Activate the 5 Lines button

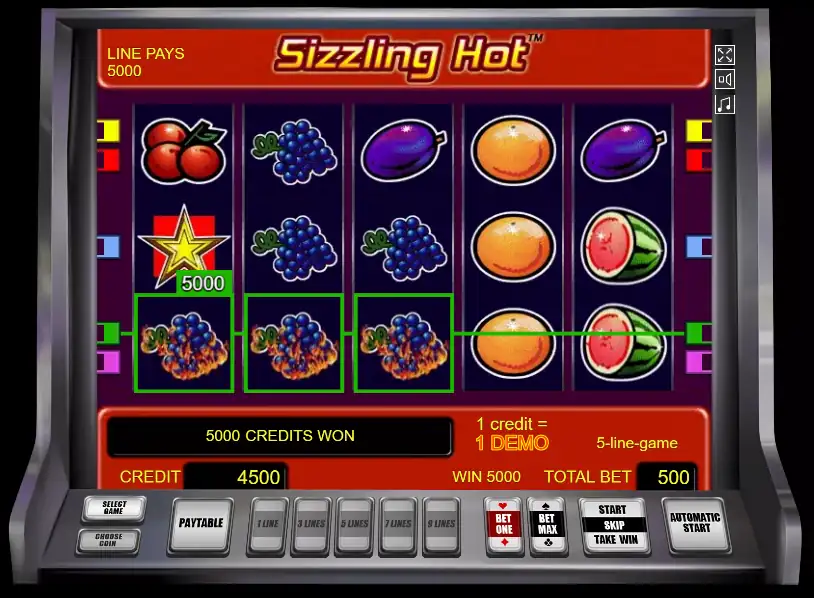[x=355, y=524]
